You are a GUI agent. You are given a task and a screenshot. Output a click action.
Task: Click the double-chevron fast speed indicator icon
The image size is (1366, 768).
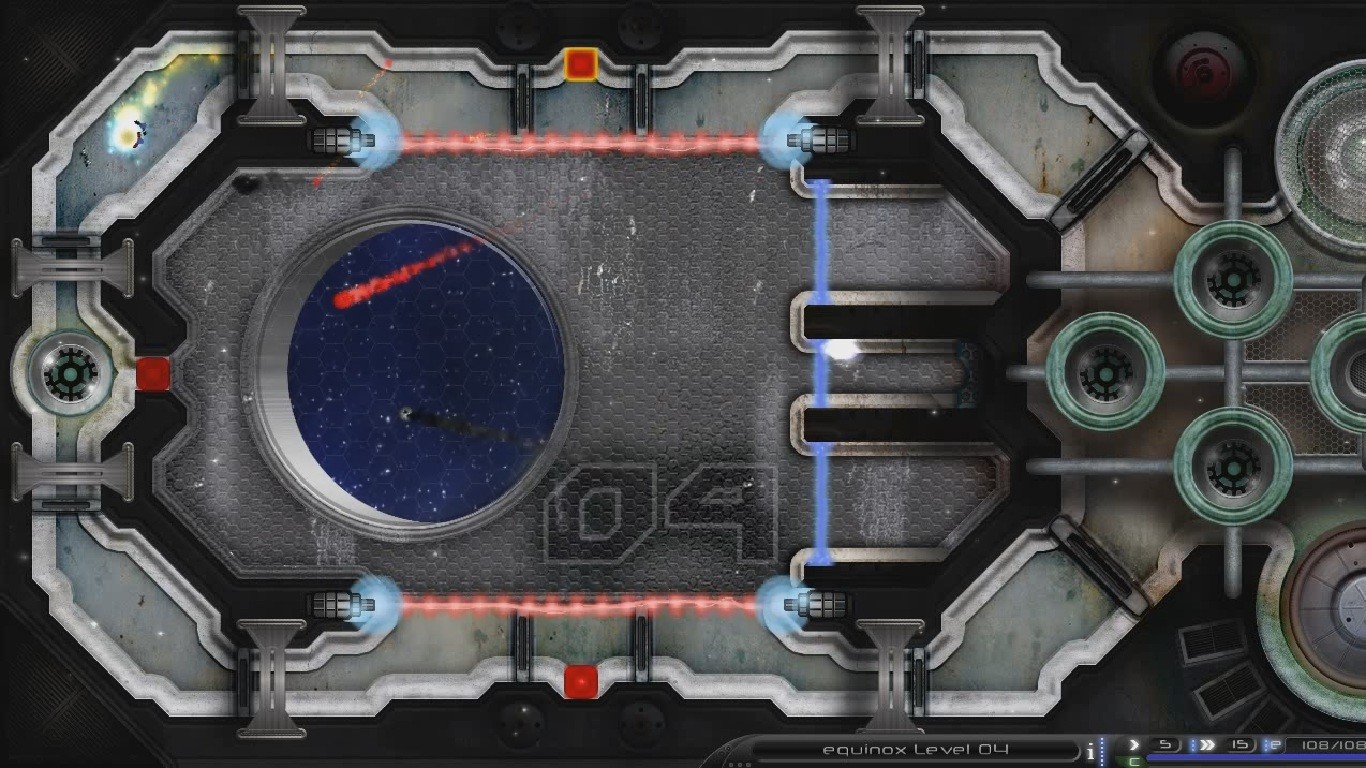[1207, 744]
